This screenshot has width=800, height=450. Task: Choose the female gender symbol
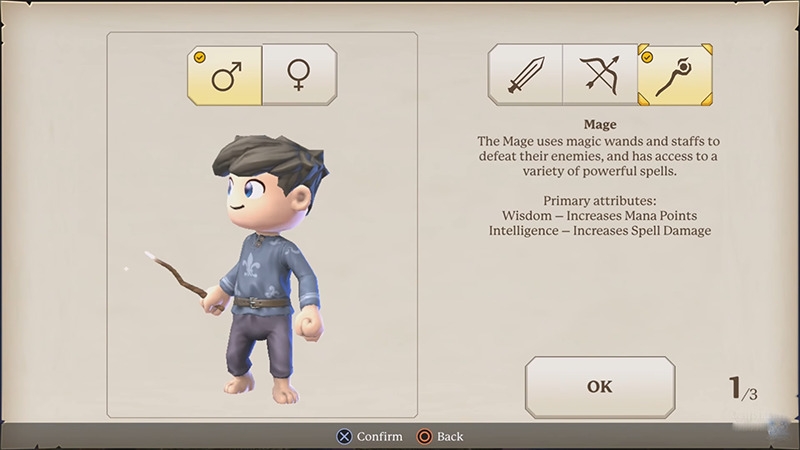(x=299, y=75)
